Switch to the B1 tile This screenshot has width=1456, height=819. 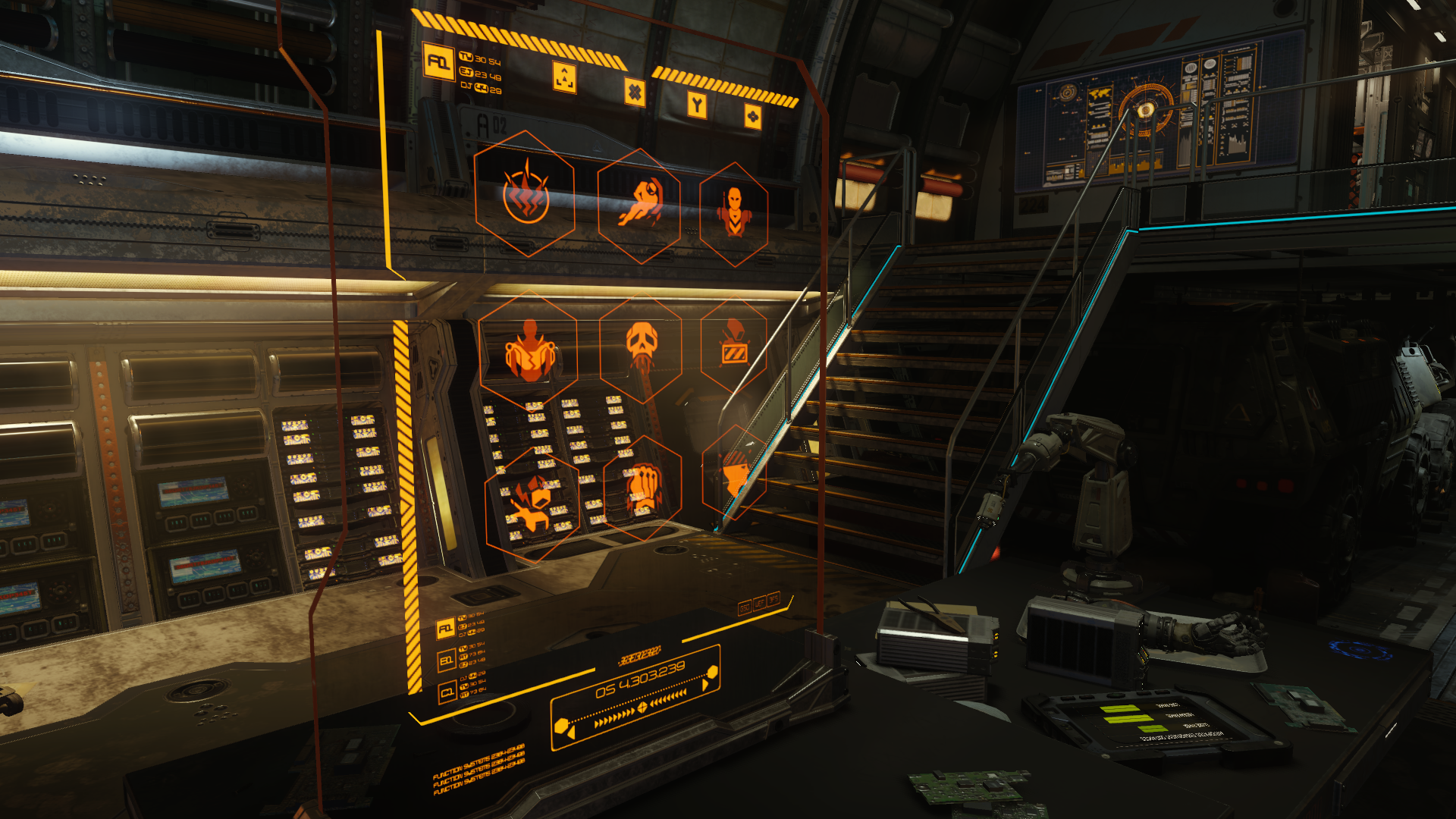[x=446, y=661]
